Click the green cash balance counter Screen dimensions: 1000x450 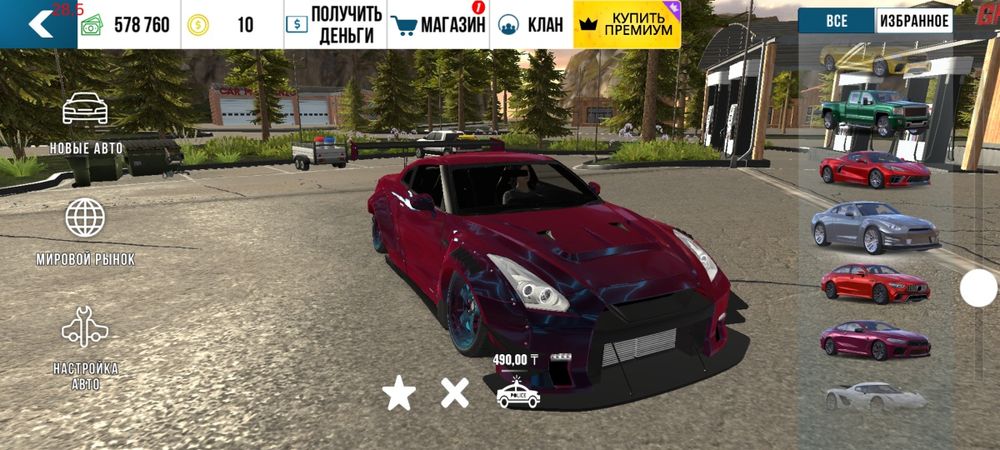click(130, 24)
